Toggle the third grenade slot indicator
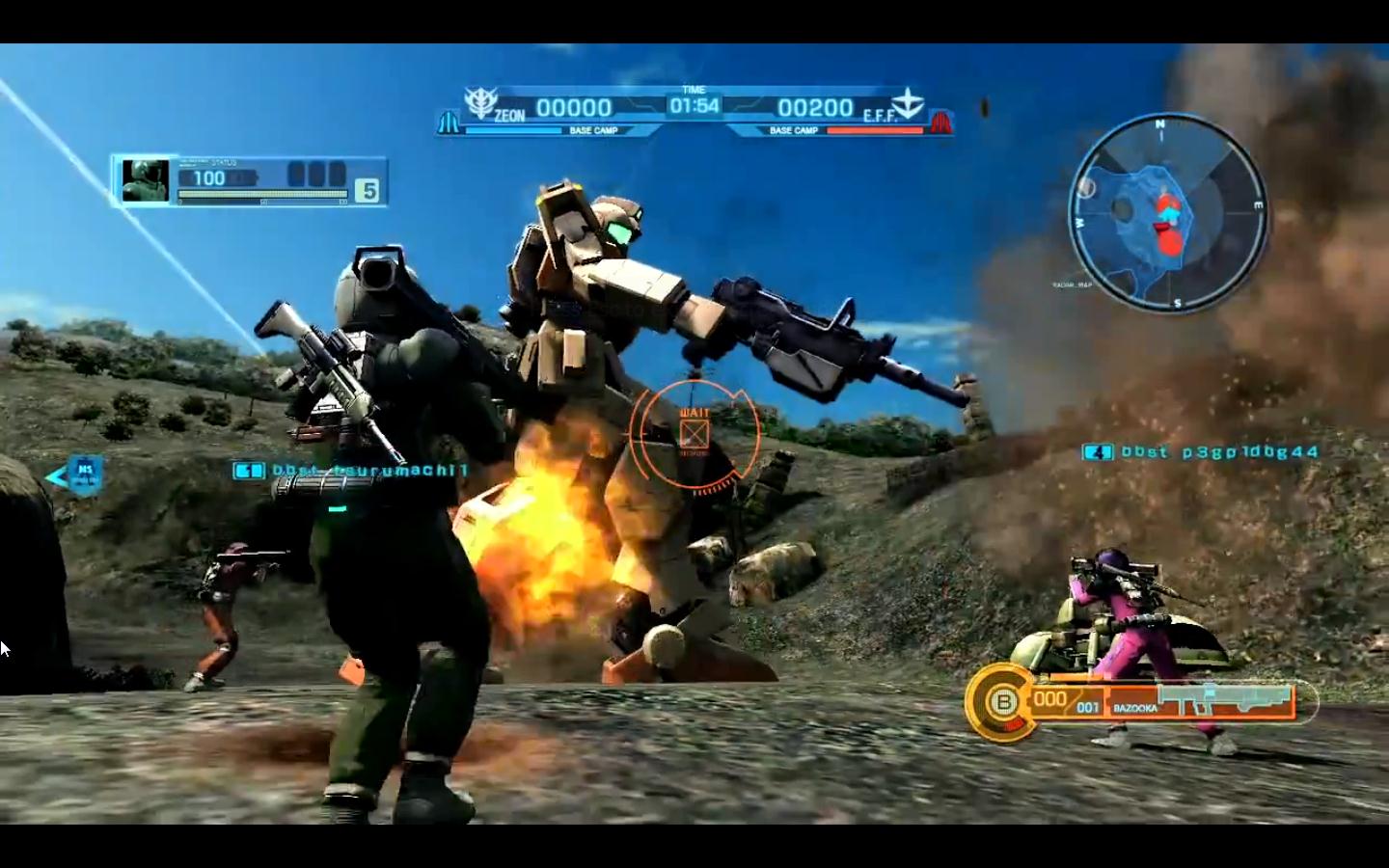 tap(338, 174)
